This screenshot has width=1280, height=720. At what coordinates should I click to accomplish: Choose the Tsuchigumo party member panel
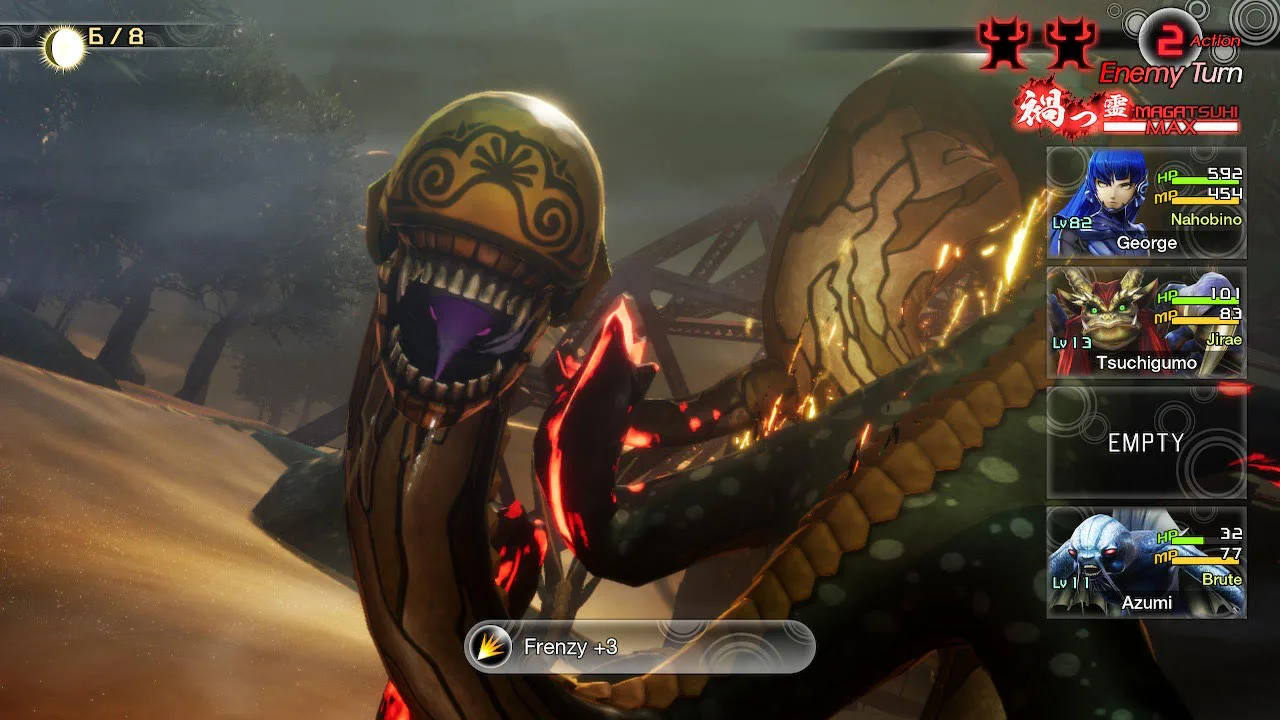tap(1146, 323)
